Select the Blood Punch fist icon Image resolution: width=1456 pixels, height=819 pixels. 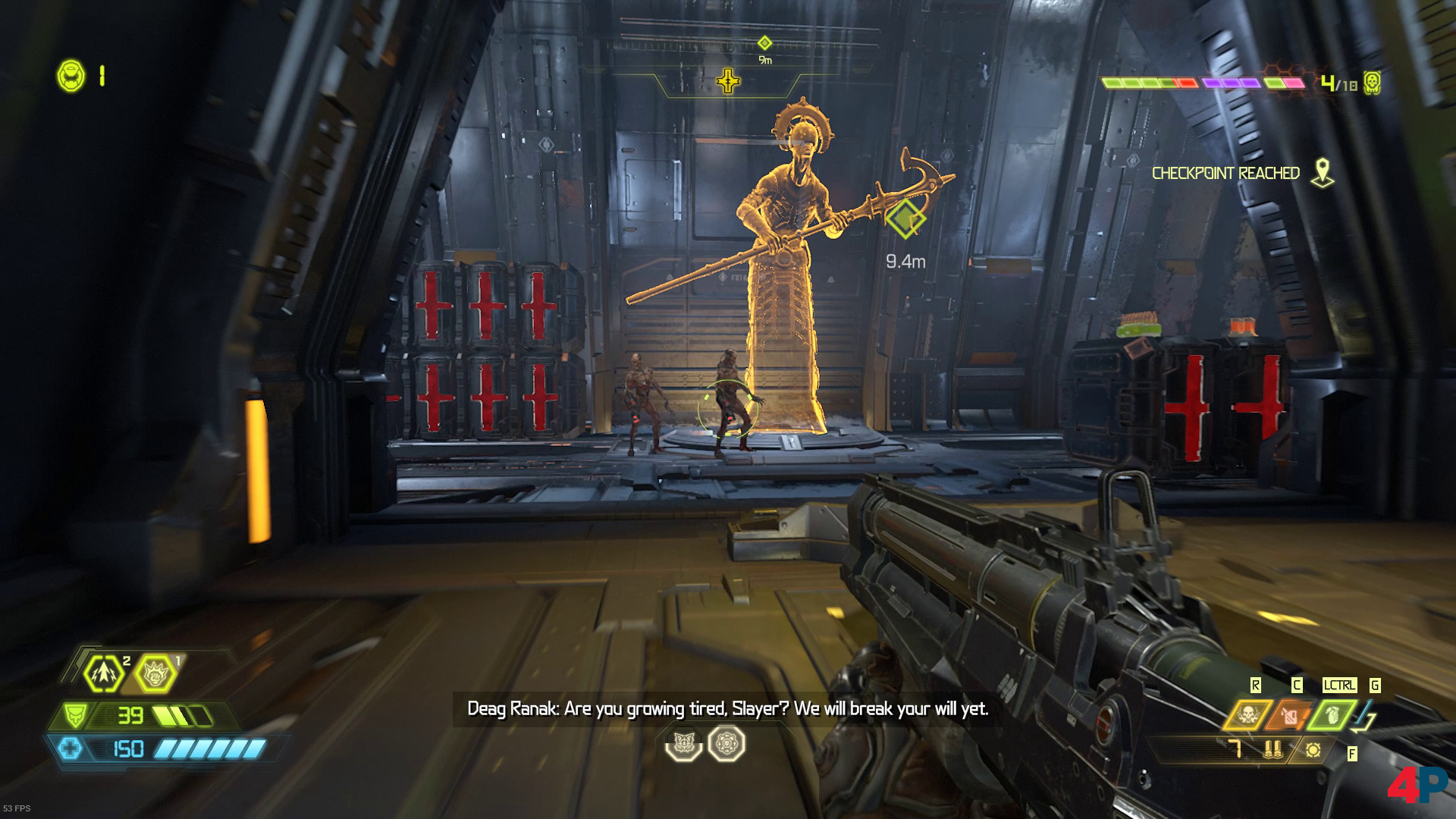click(156, 673)
